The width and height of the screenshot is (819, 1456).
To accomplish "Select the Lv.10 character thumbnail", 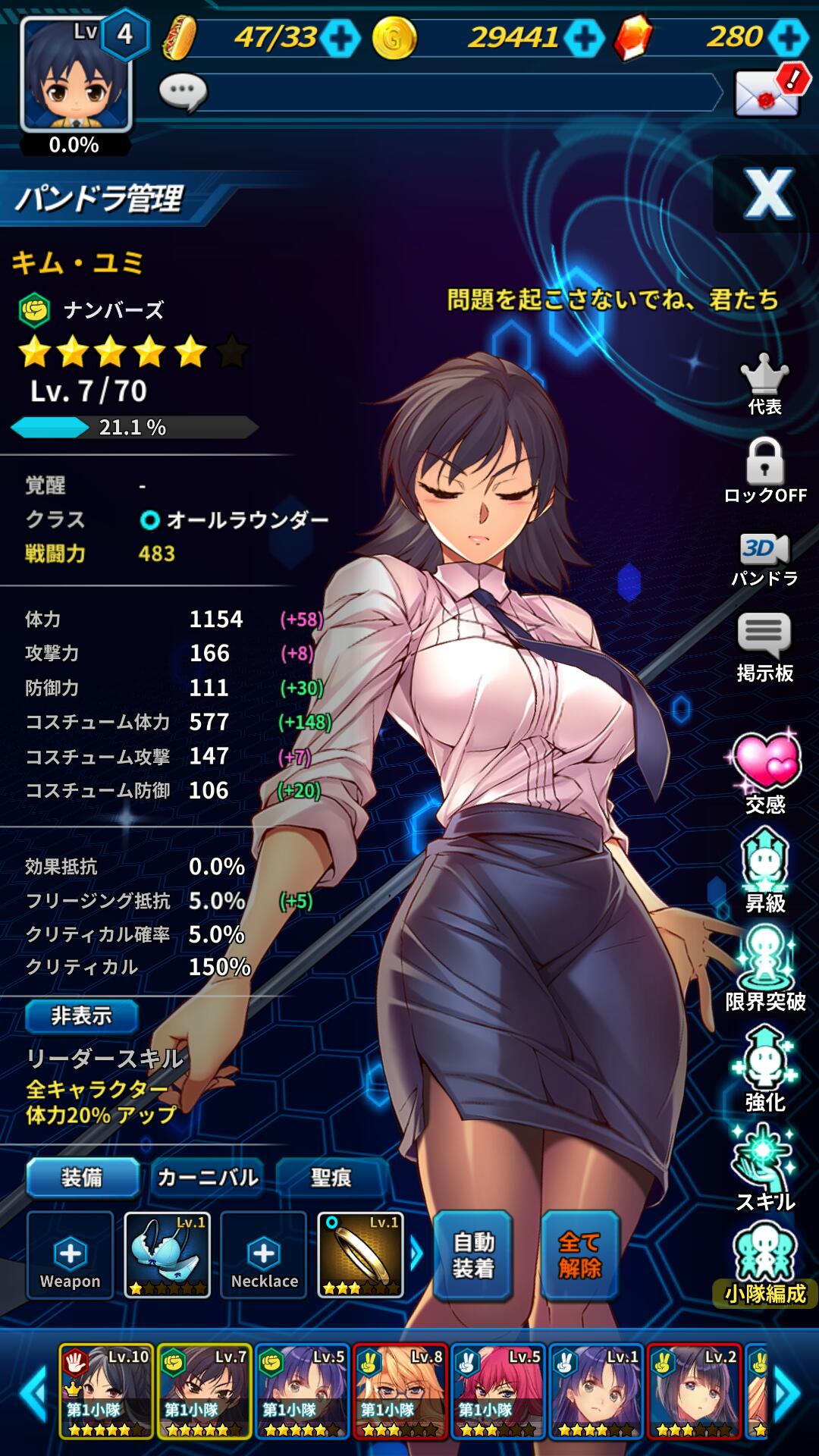I will (x=107, y=1392).
